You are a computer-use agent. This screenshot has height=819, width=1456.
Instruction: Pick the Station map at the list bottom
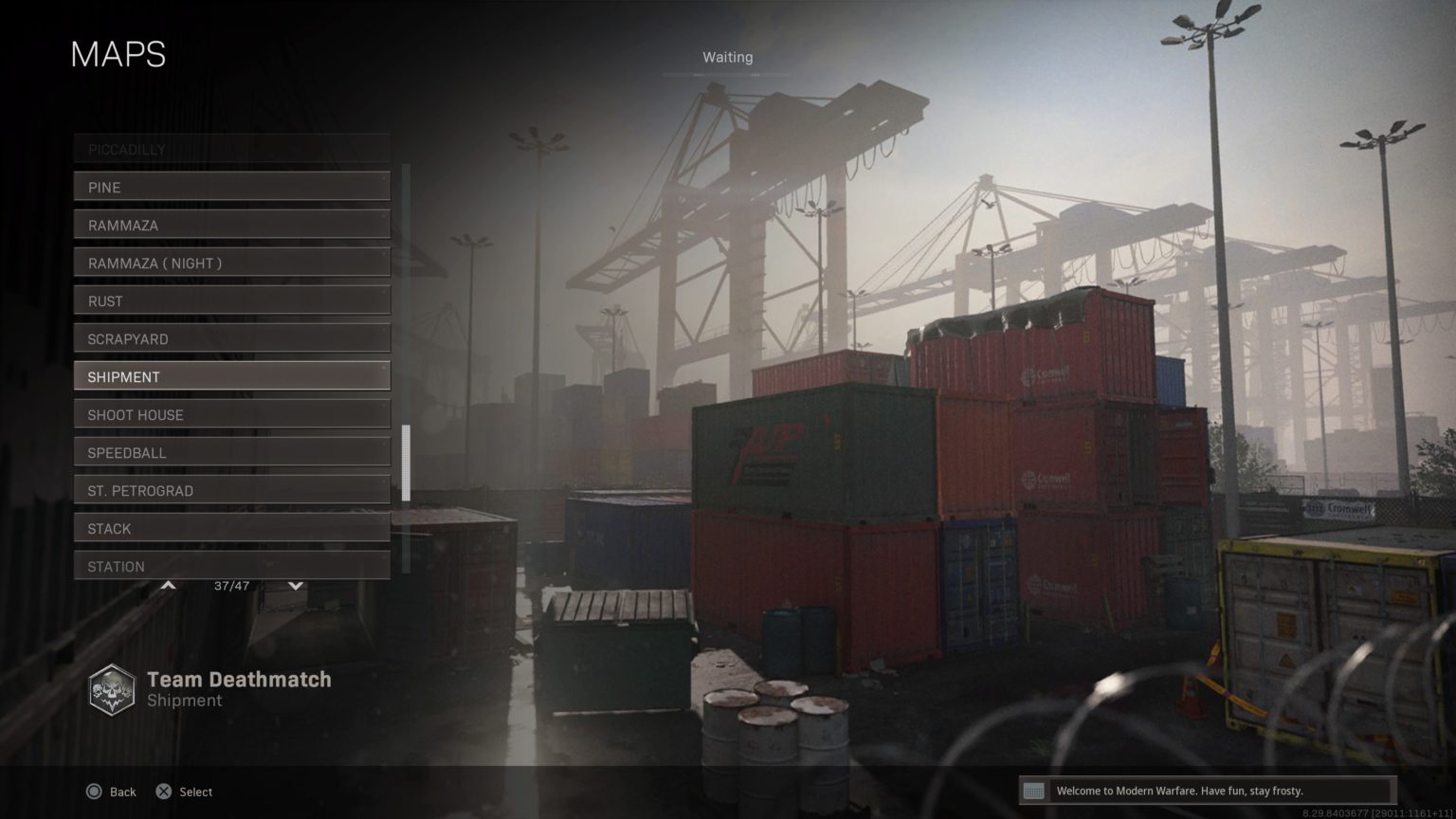tap(230, 566)
